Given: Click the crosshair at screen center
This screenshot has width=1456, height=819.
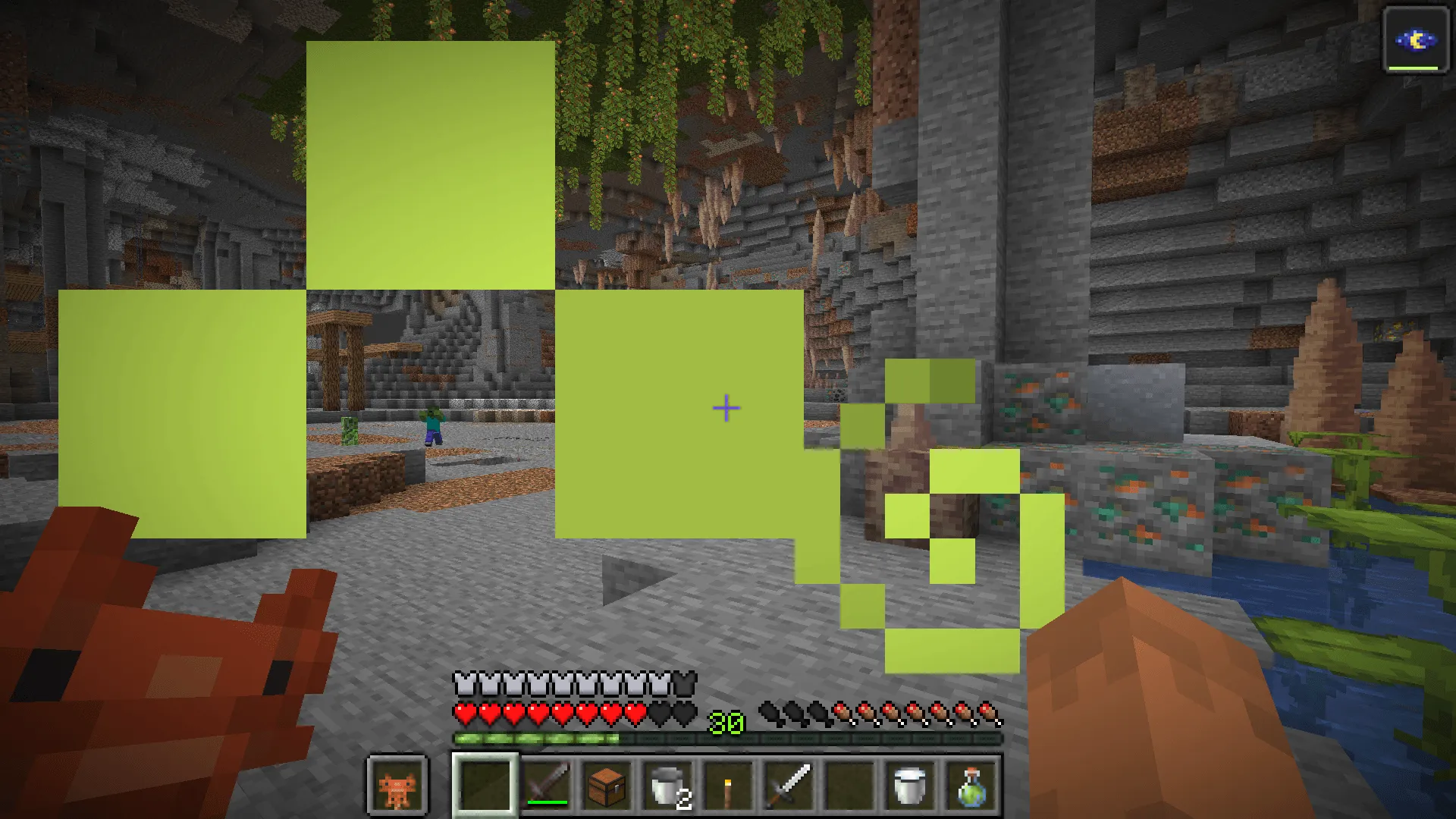Looking at the screenshot, I should [x=726, y=407].
